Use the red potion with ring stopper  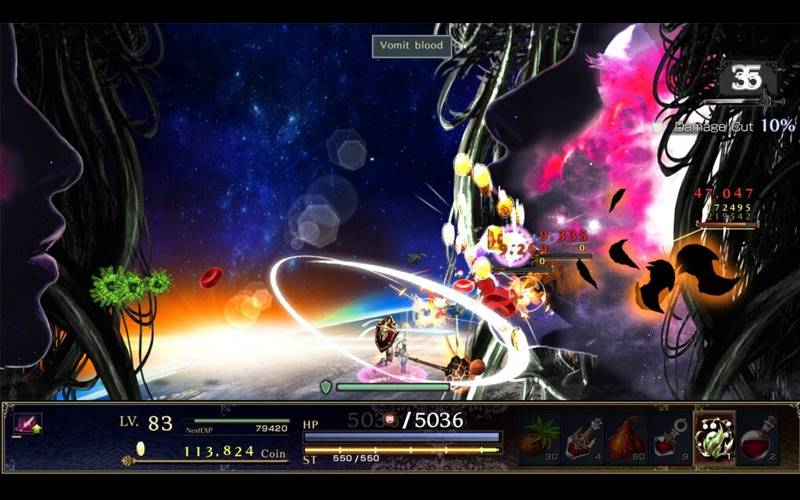click(x=670, y=437)
